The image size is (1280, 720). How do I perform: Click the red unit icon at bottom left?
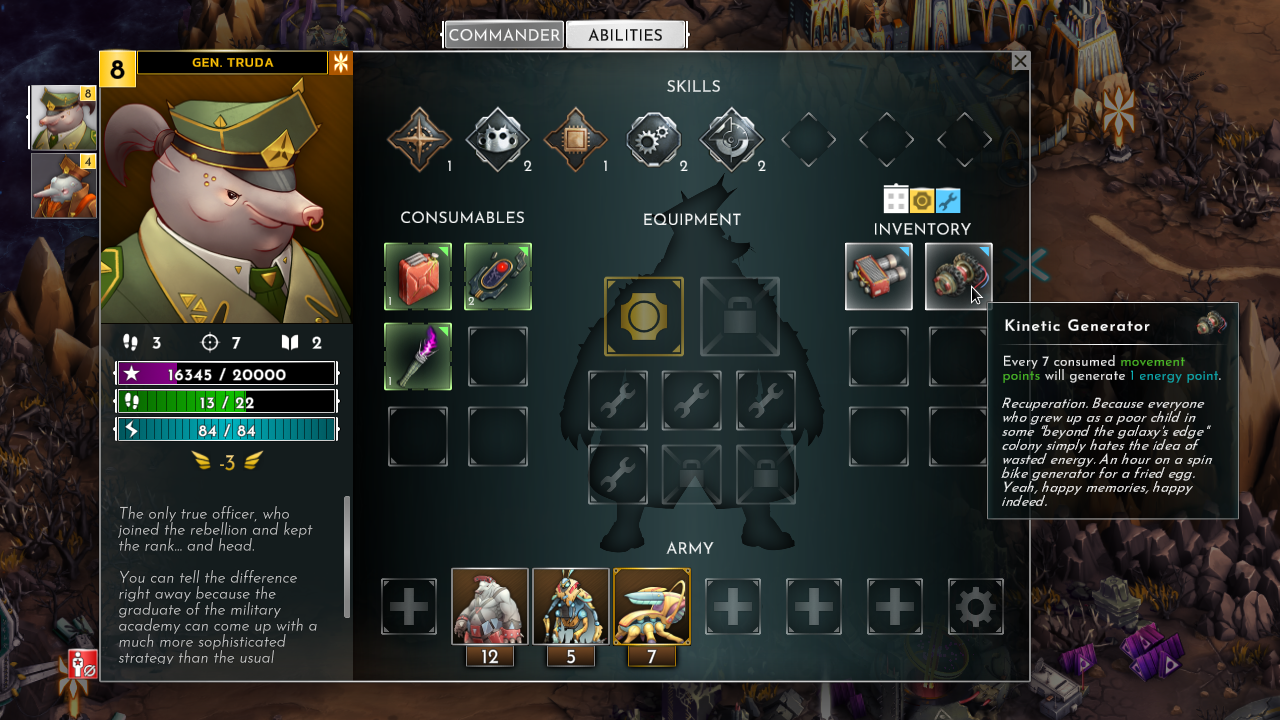tap(82, 664)
